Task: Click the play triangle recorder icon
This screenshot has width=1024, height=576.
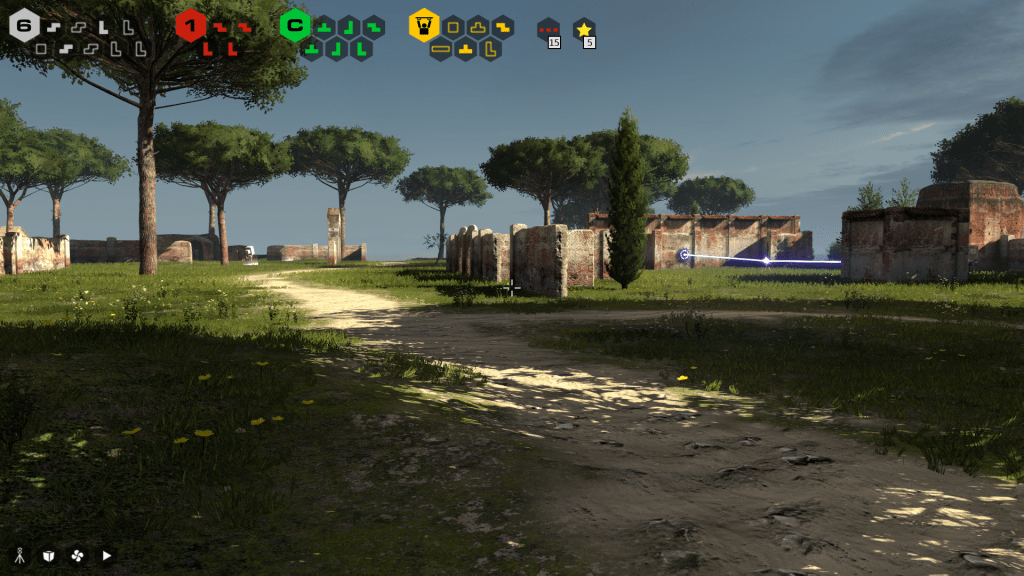Action: [106, 555]
